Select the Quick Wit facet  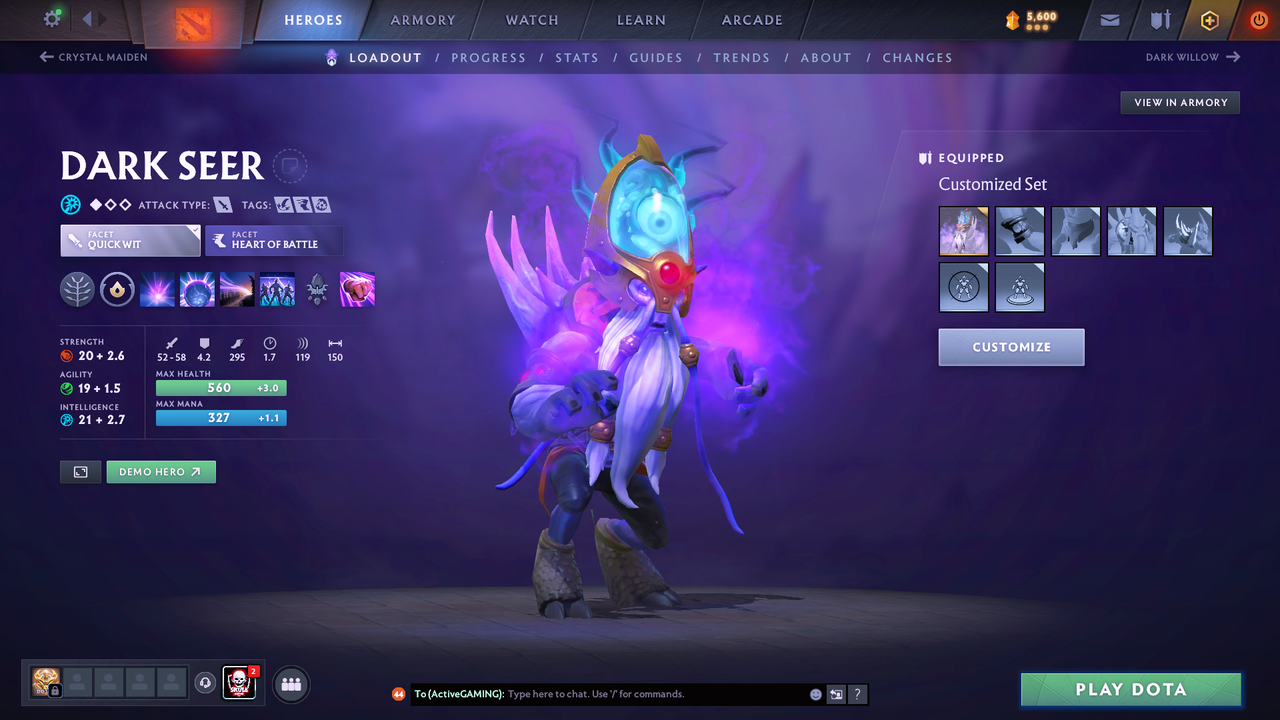[x=129, y=240]
